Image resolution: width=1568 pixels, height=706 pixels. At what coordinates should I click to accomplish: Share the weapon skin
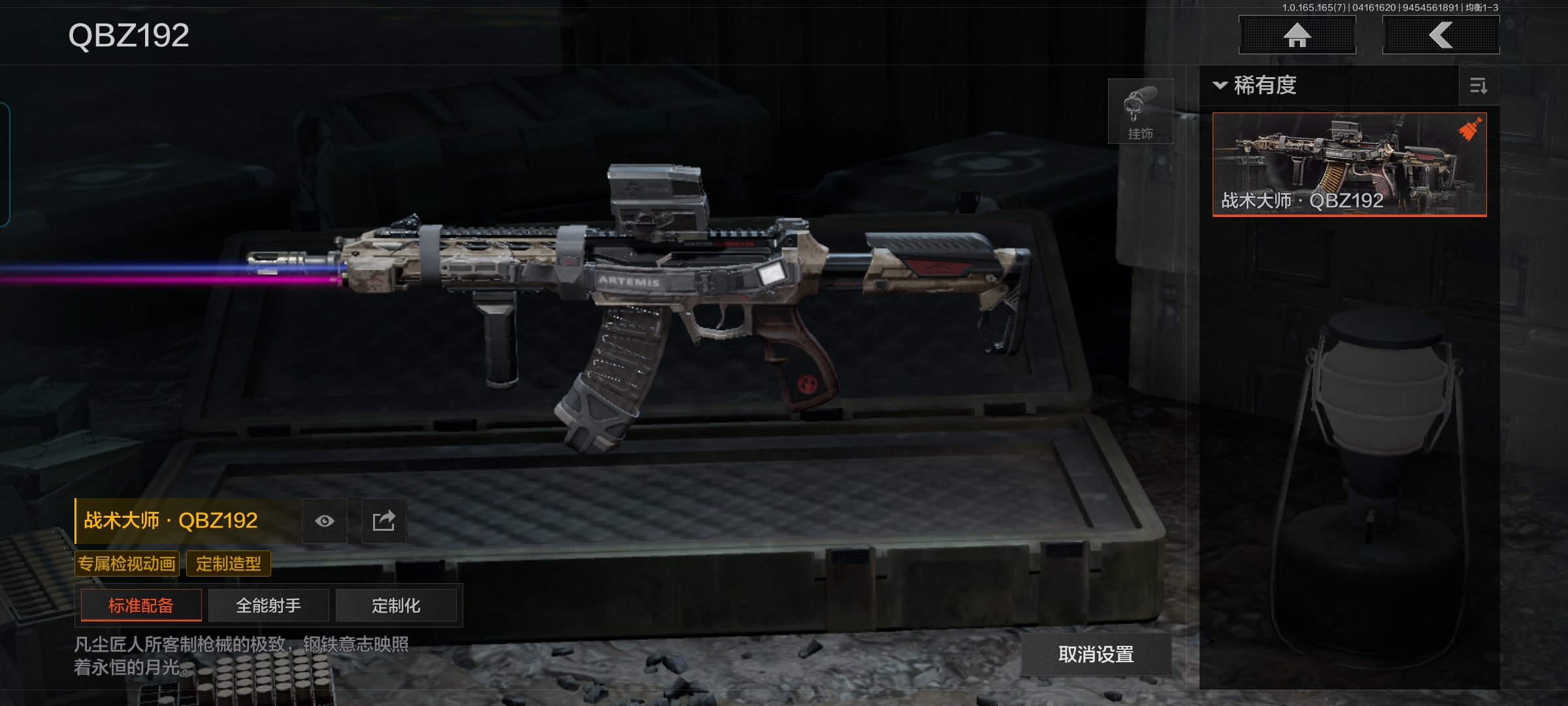tap(384, 521)
